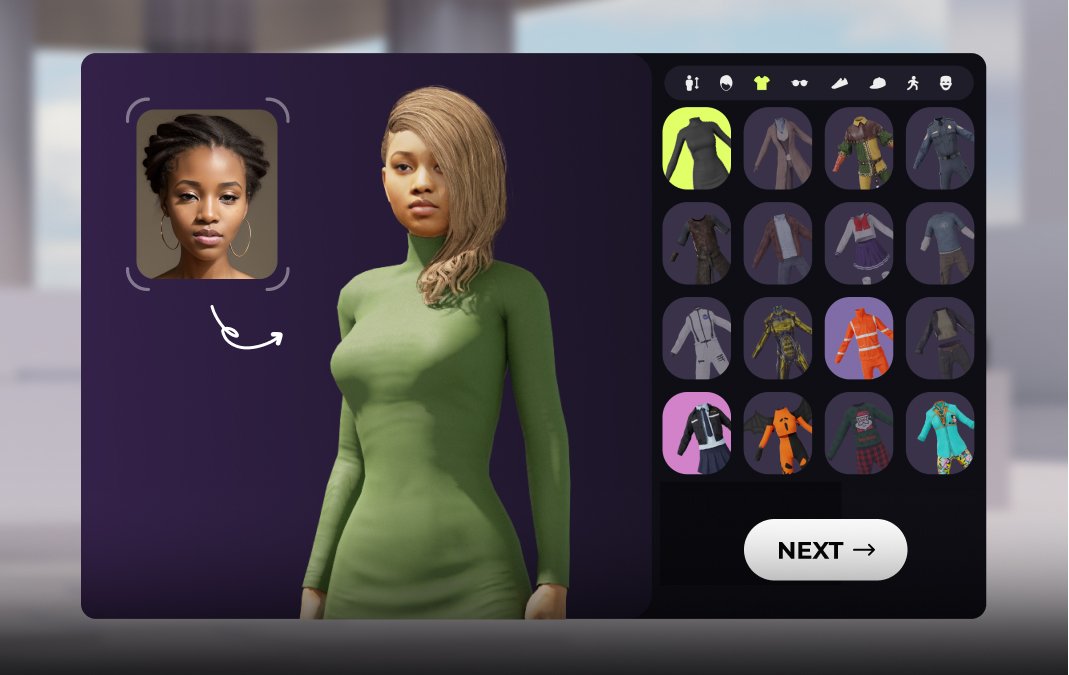The width and height of the screenshot is (1069, 675).
Task: Choose the turquoise jacket with floral pants
Action: click(x=940, y=433)
